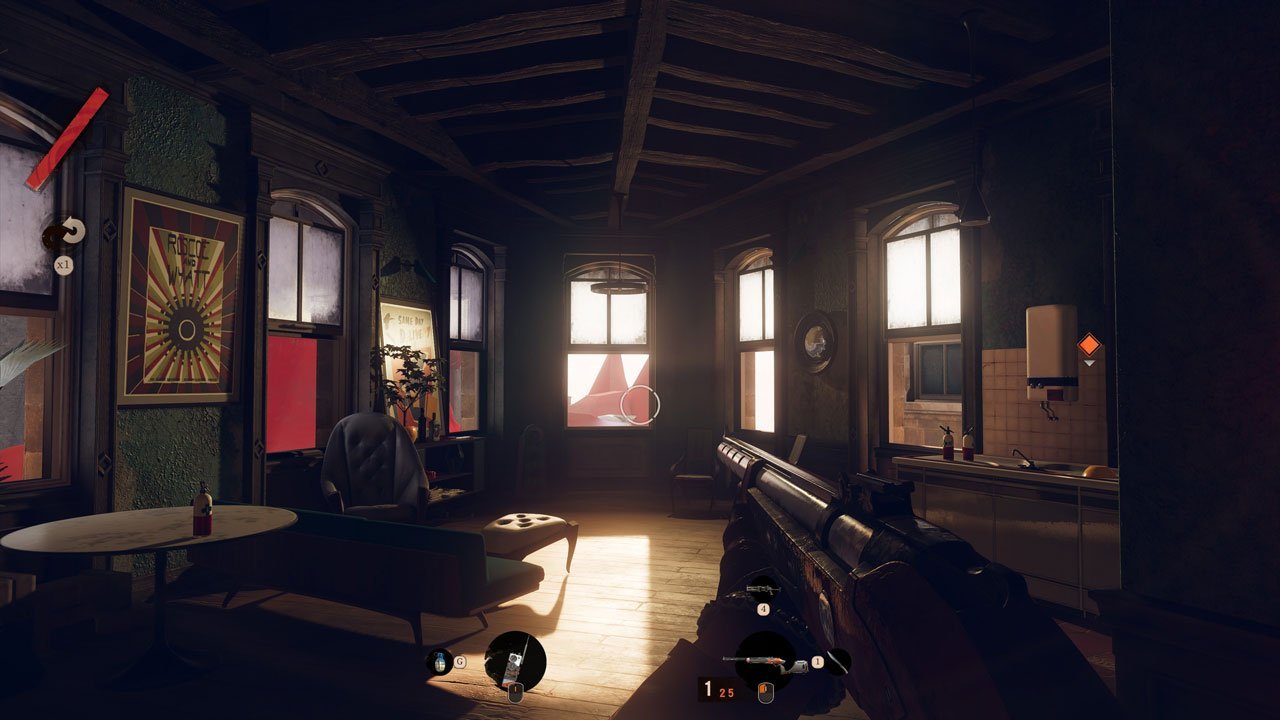Click the orange diamond objective marker
The height and width of the screenshot is (720, 1280).
click(x=1088, y=345)
